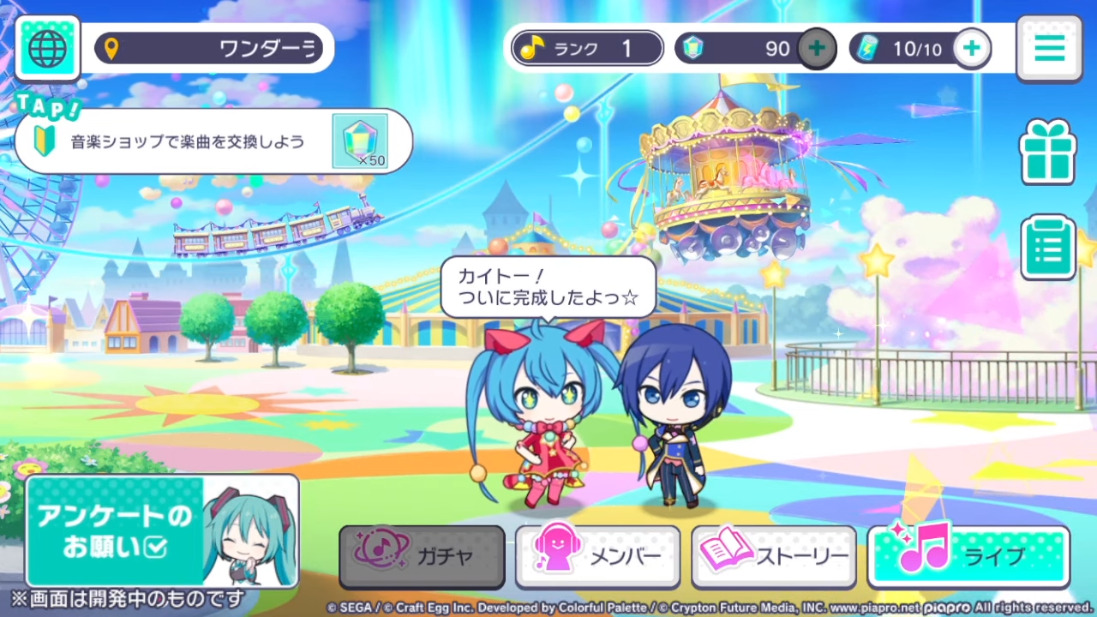Viewport: 1097px width, 617px height.
Task: Refill live boosts with the plus button
Action: coord(972,48)
